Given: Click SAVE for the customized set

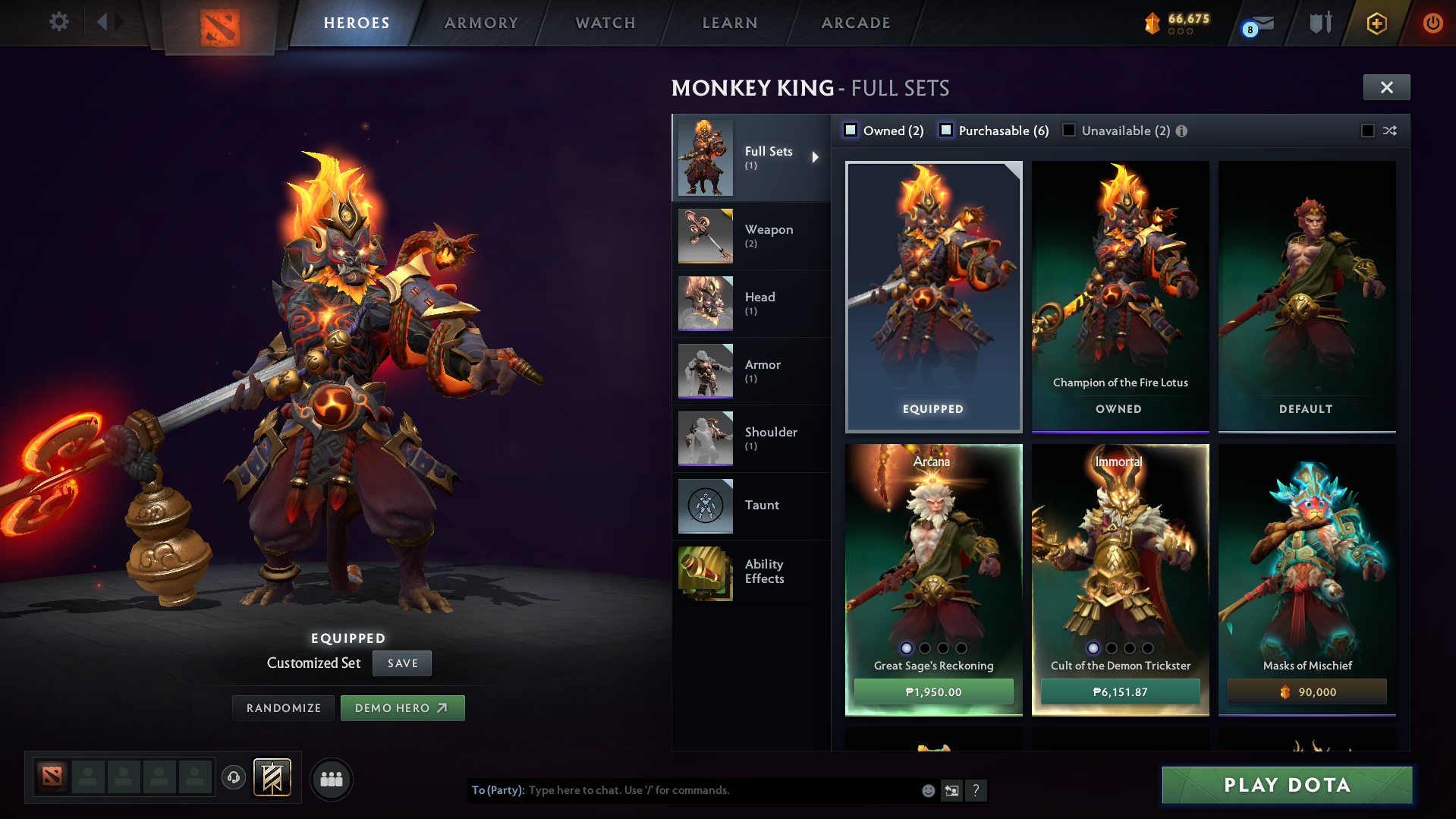Looking at the screenshot, I should pos(401,663).
